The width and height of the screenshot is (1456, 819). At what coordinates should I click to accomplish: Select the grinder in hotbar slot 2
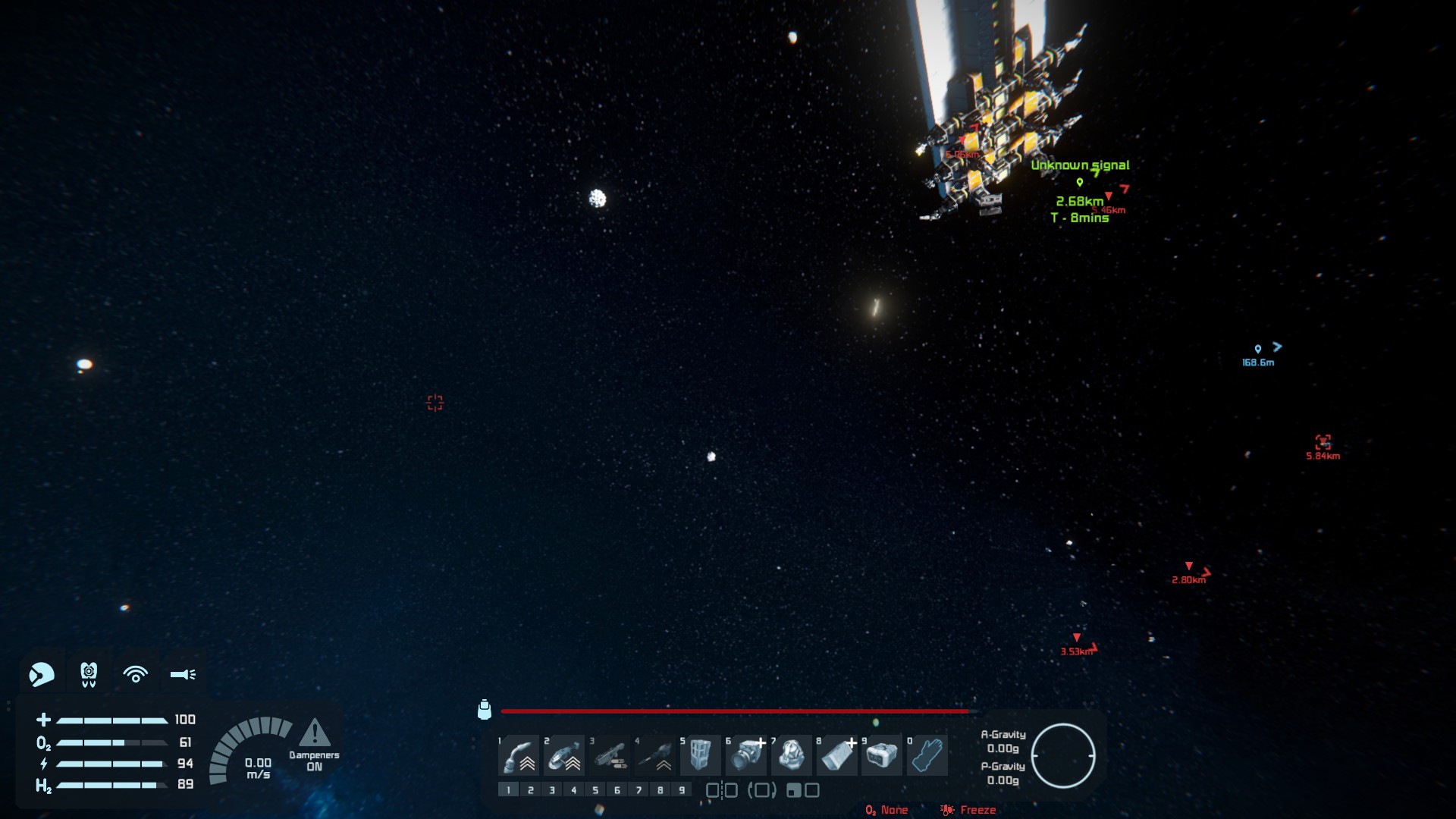(564, 755)
